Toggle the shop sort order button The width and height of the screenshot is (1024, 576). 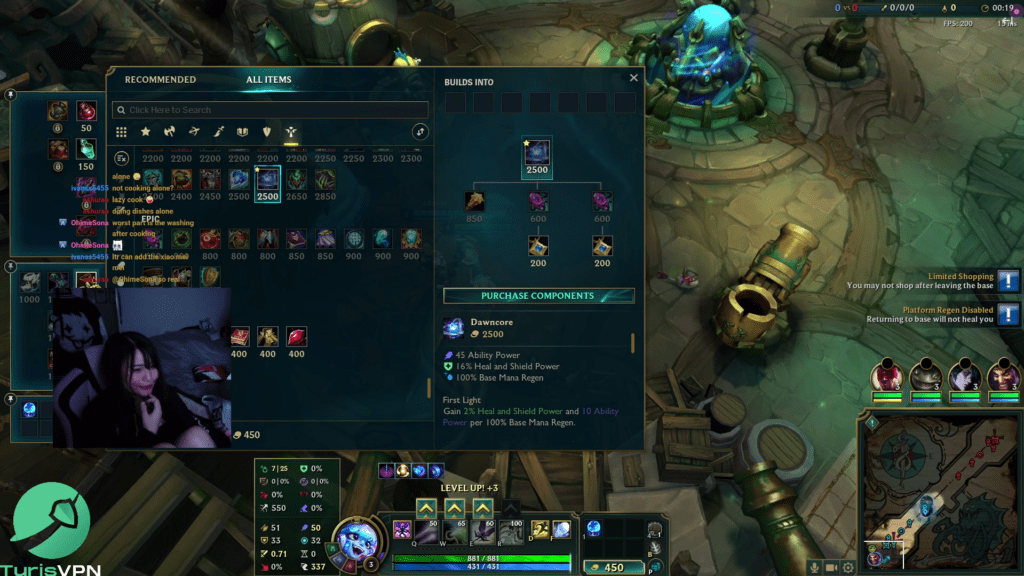tap(420, 132)
